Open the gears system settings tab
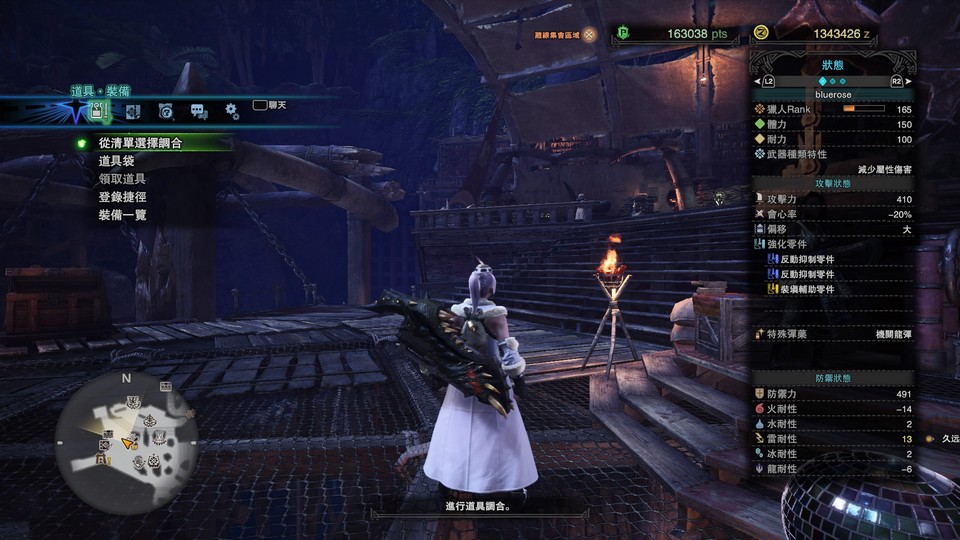The height and width of the screenshot is (540, 960). click(231, 111)
